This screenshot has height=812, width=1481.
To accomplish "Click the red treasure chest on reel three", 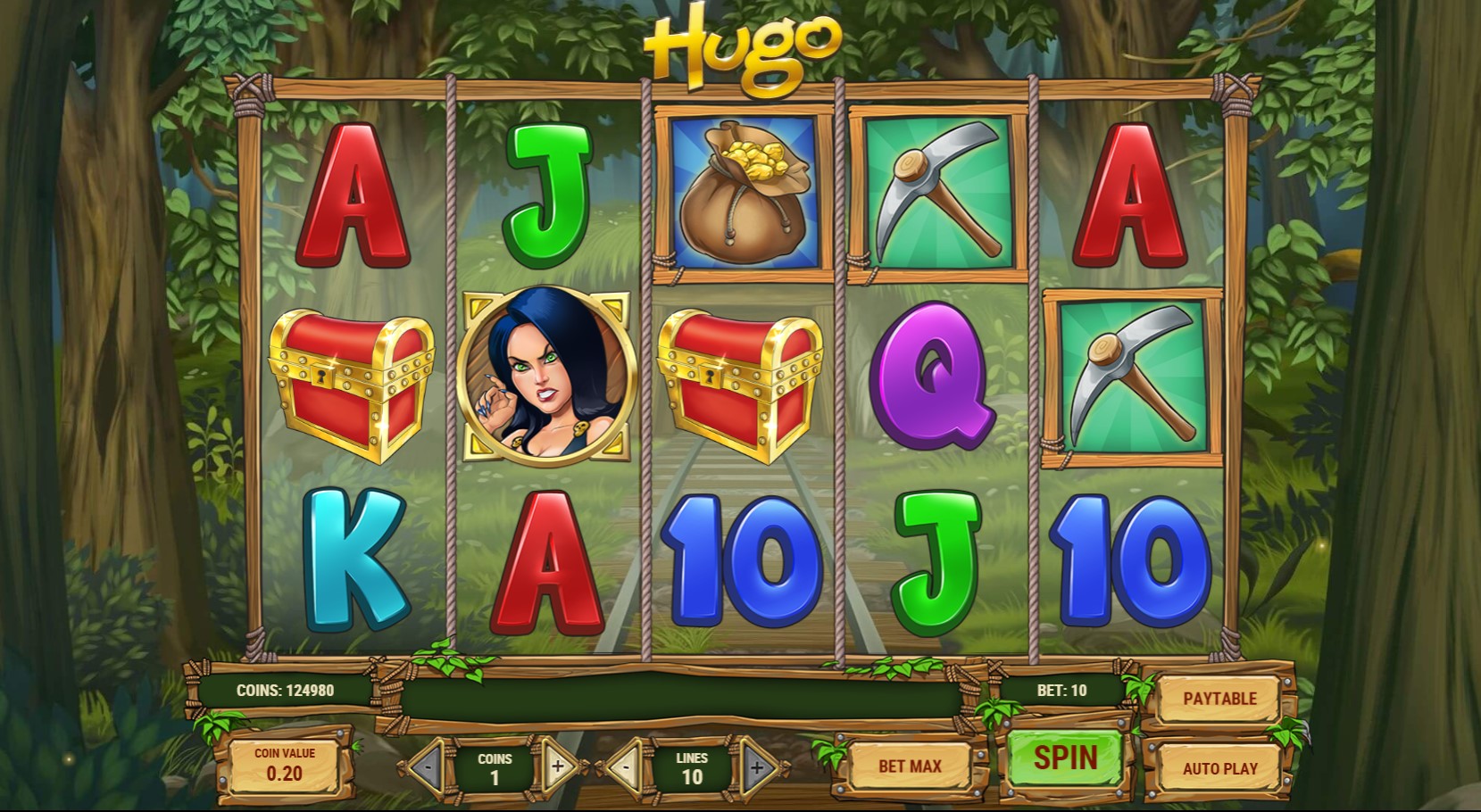I will (742, 382).
